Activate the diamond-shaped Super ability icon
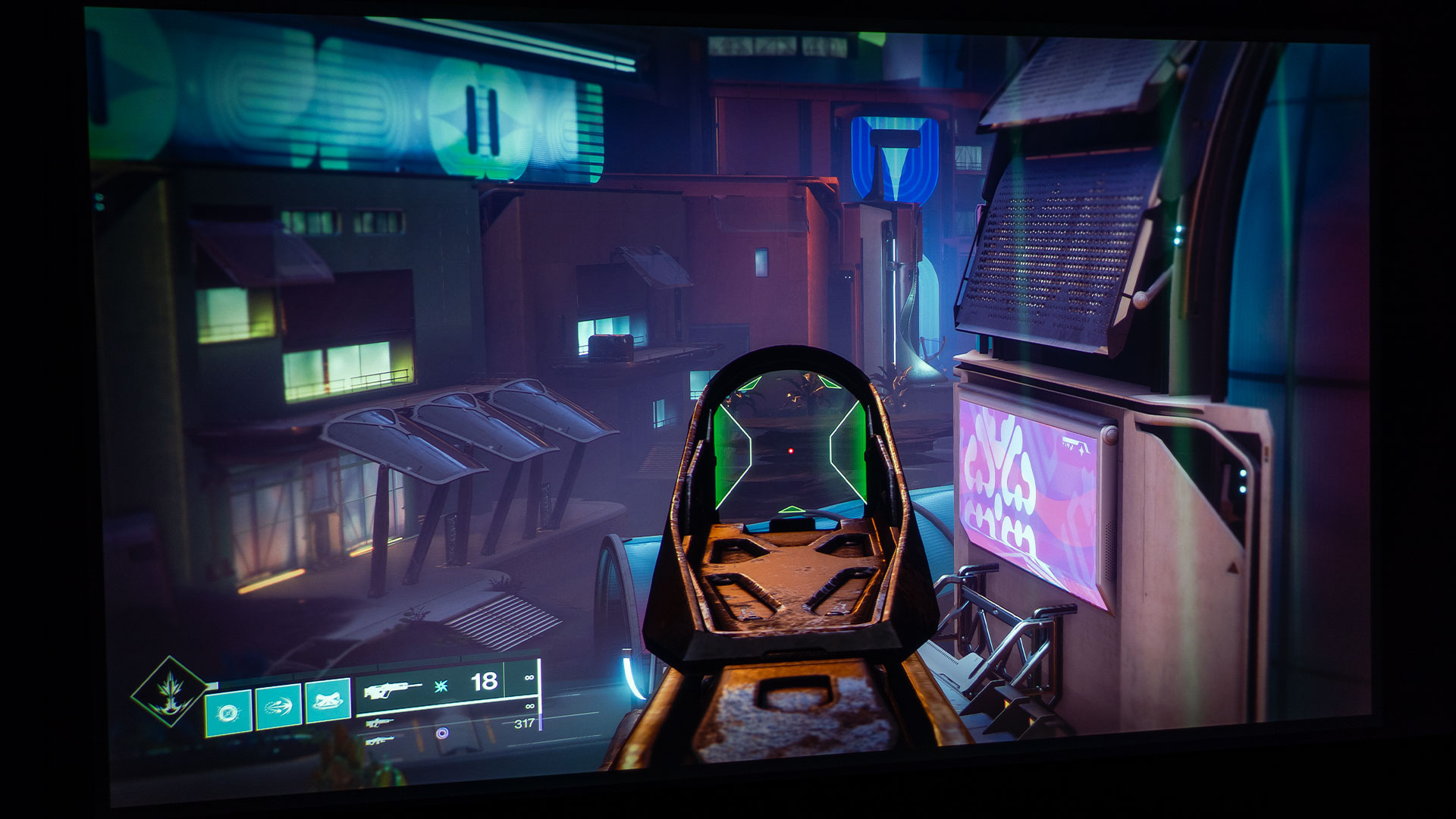1456x819 pixels. [170, 692]
